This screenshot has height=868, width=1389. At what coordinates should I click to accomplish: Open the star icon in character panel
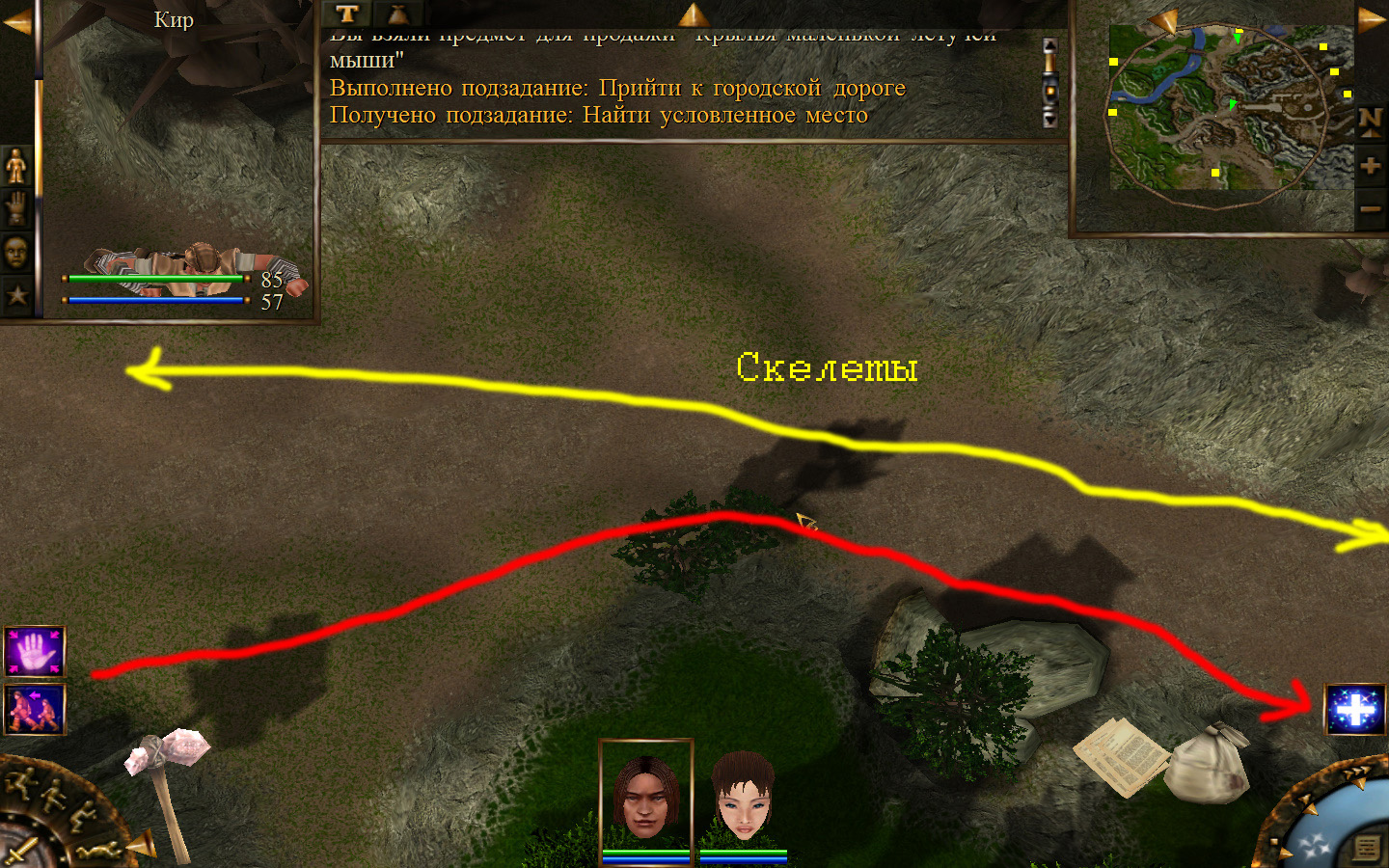click(16, 295)
